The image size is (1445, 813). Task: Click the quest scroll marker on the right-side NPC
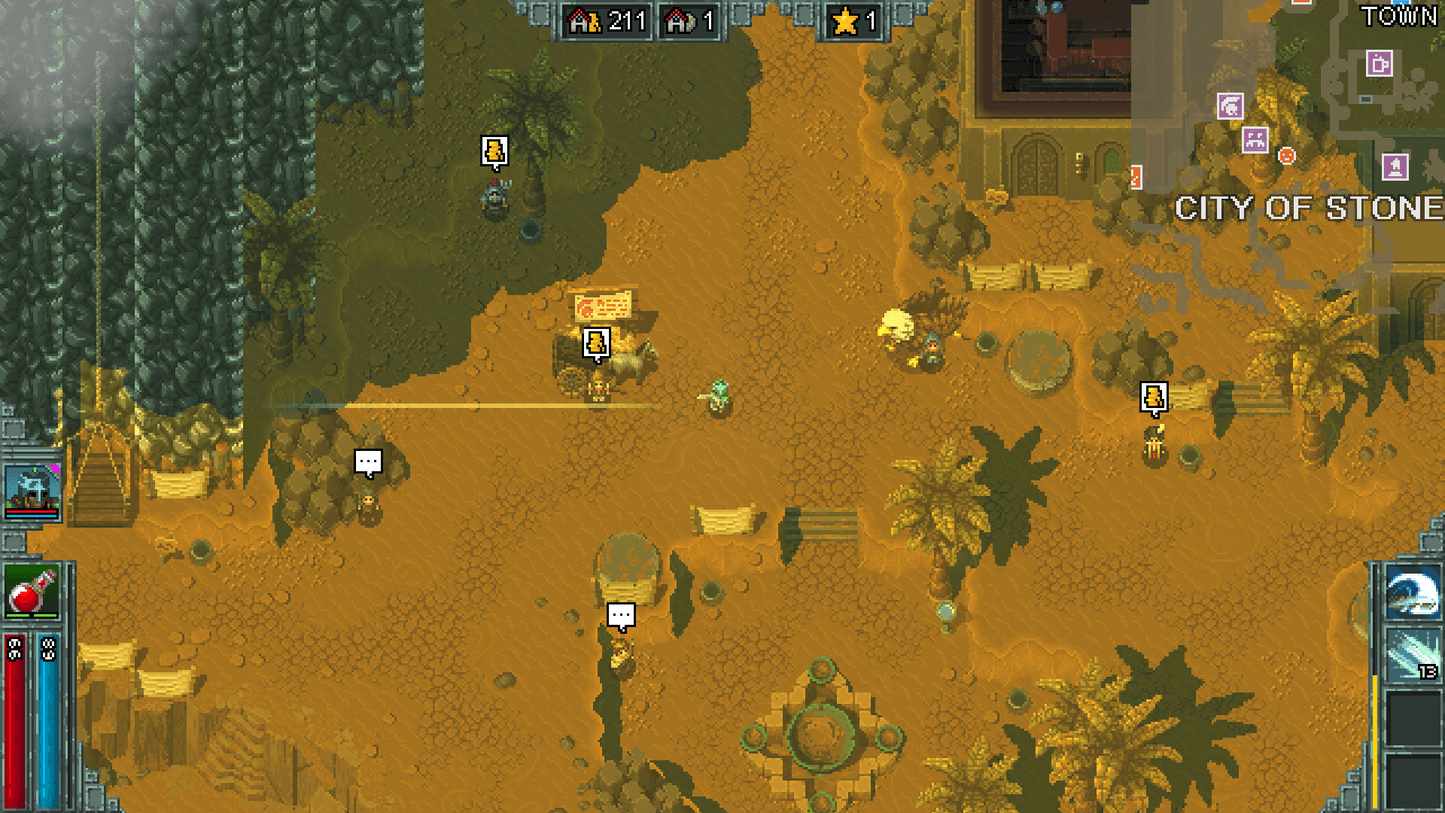click(1155, 398)
